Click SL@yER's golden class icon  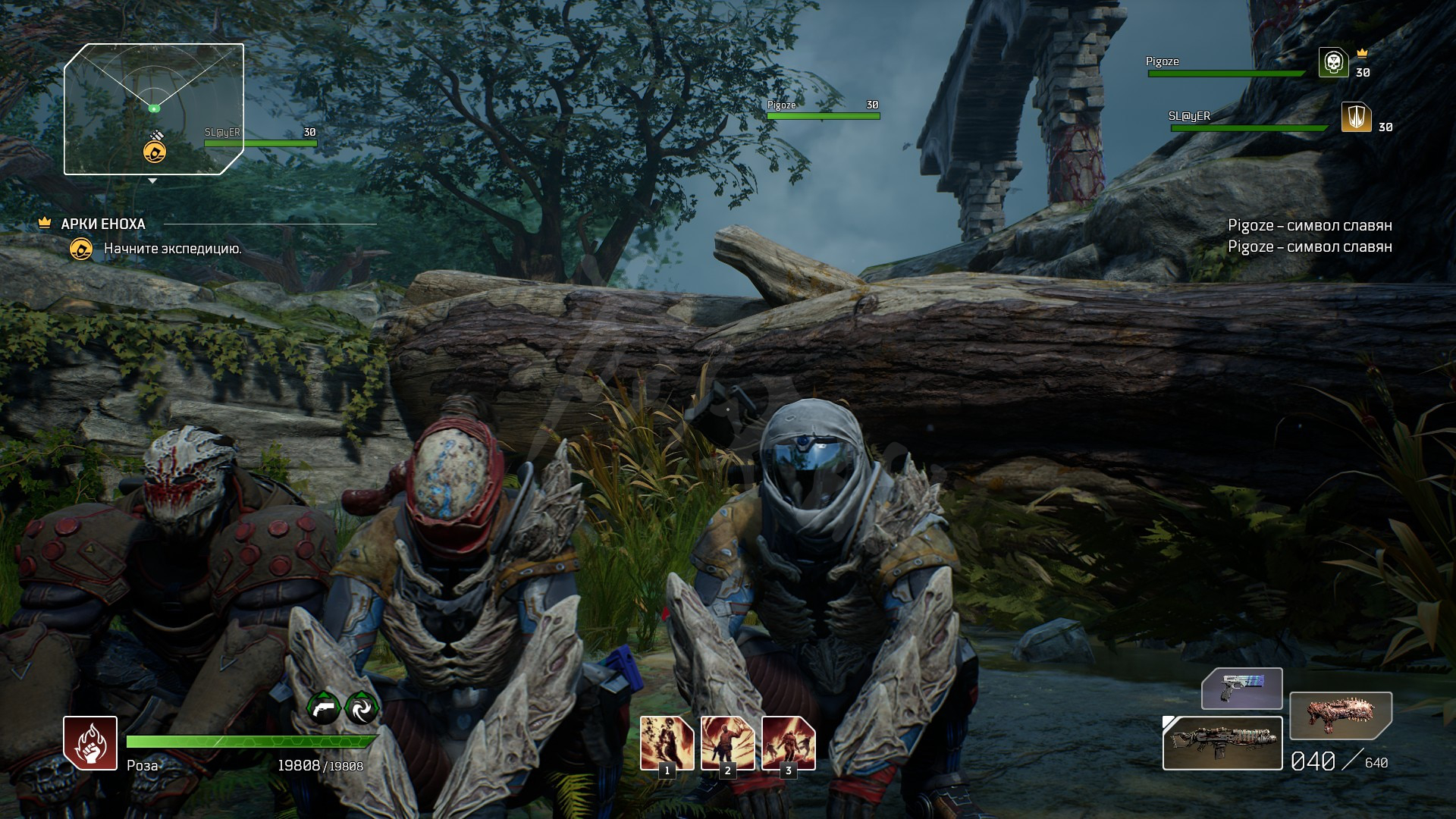[x=1356, y=118]
